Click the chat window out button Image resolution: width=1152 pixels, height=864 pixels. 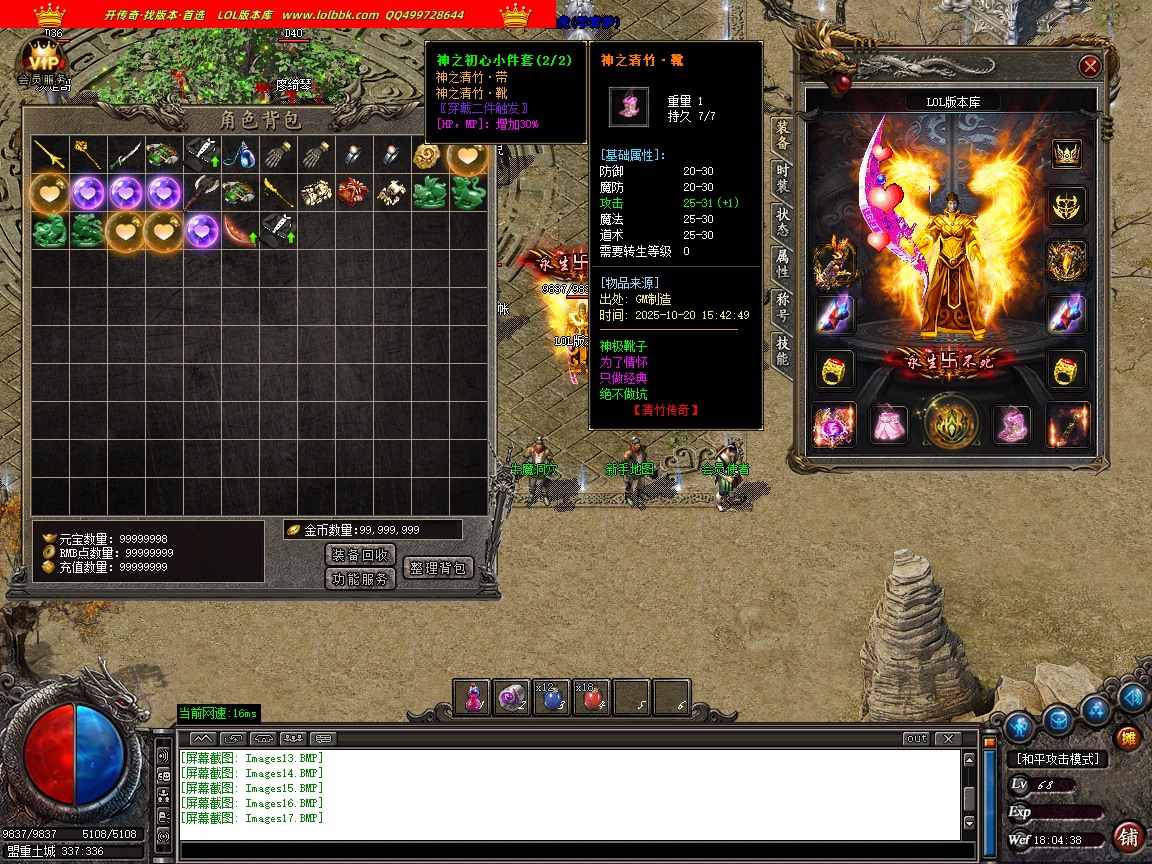click(915, 739)
